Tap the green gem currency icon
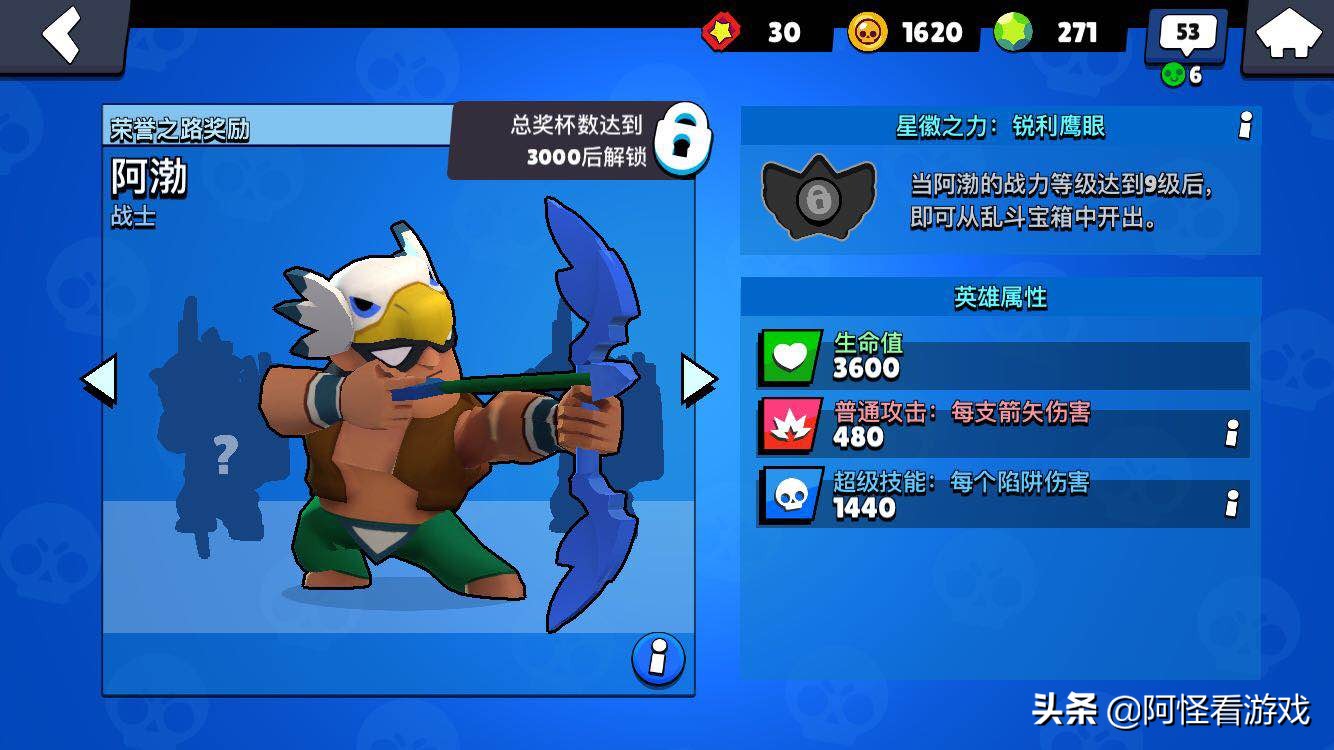 click(x=1013, y=33)
